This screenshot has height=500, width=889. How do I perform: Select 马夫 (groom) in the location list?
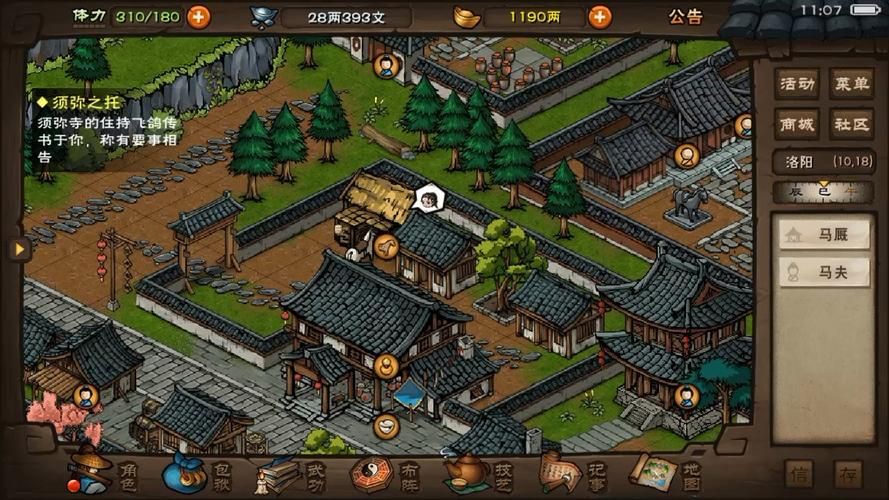825,271
